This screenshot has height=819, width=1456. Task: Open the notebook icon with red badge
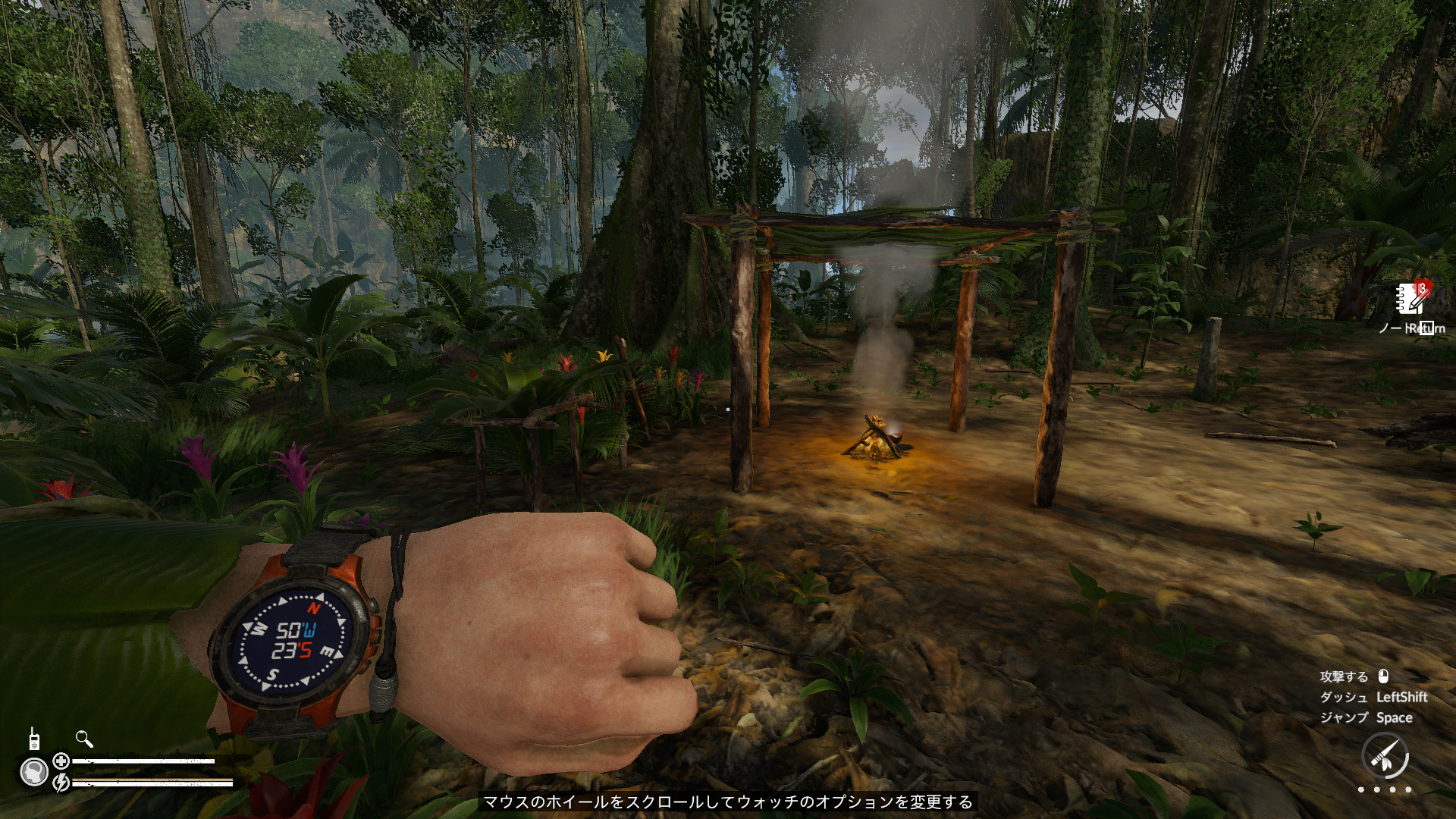pos(1411,299)
